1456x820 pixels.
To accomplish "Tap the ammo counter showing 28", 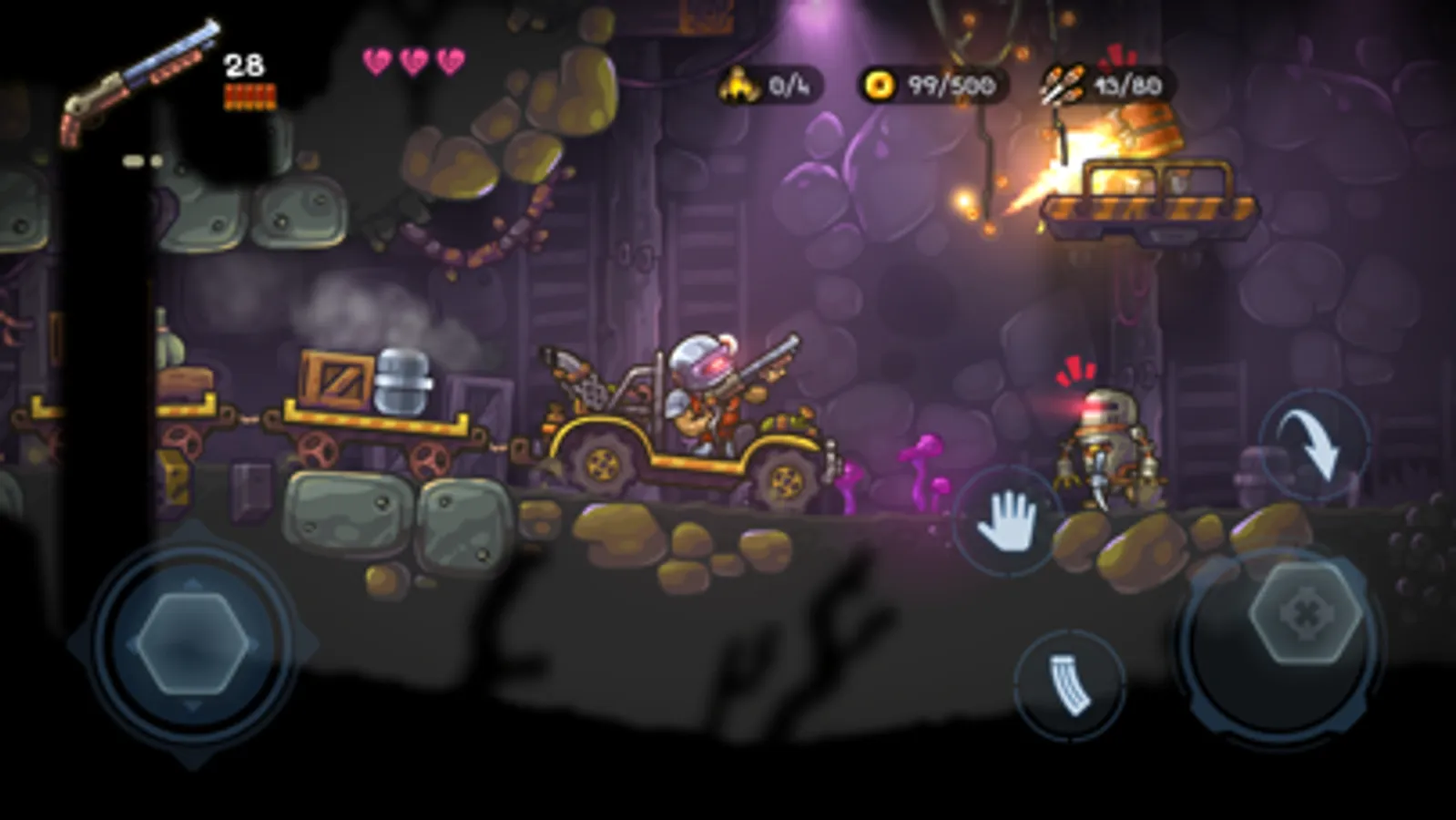I will 244,64.
